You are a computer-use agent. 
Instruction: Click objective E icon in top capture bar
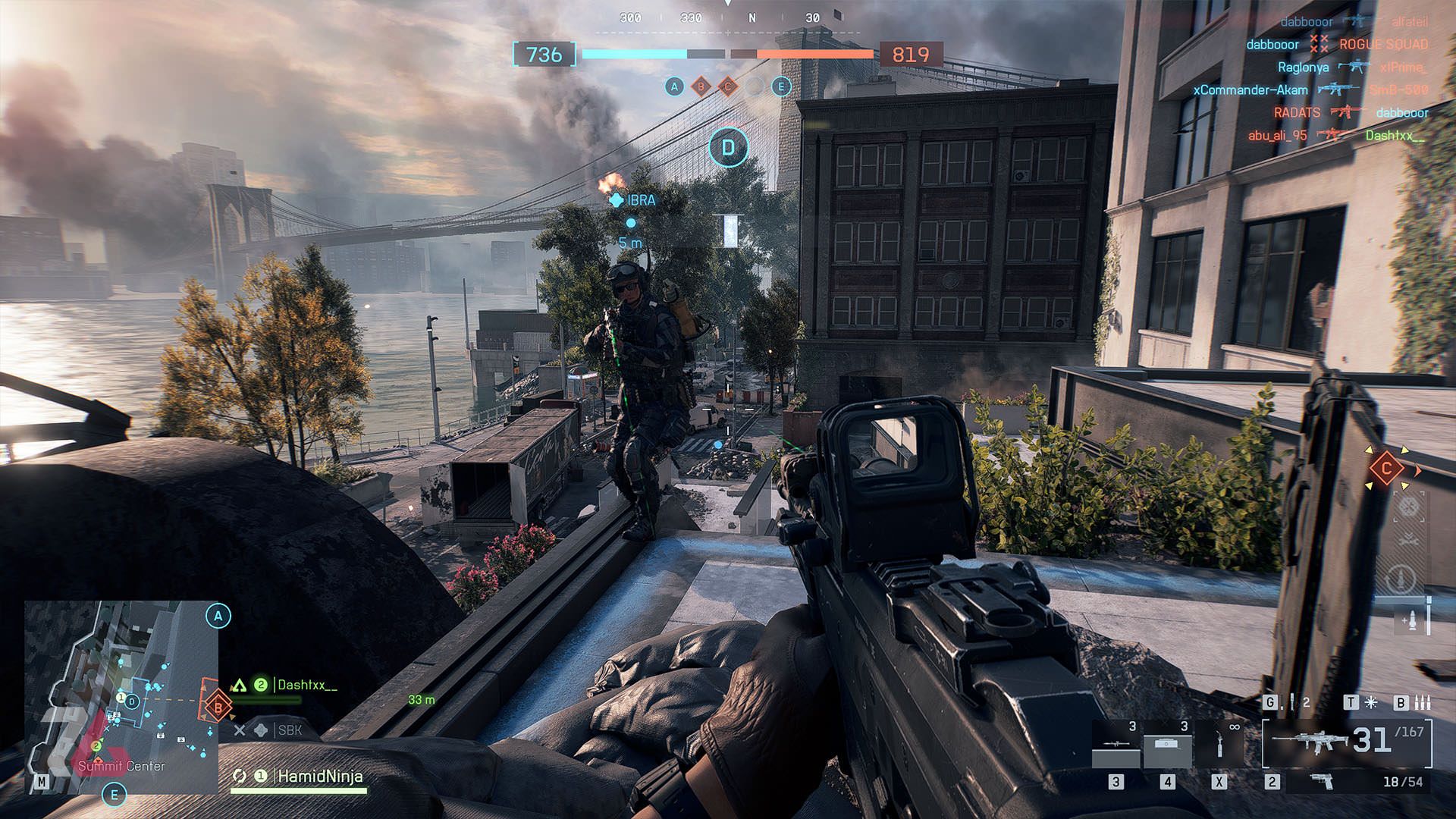pos(781,86)
